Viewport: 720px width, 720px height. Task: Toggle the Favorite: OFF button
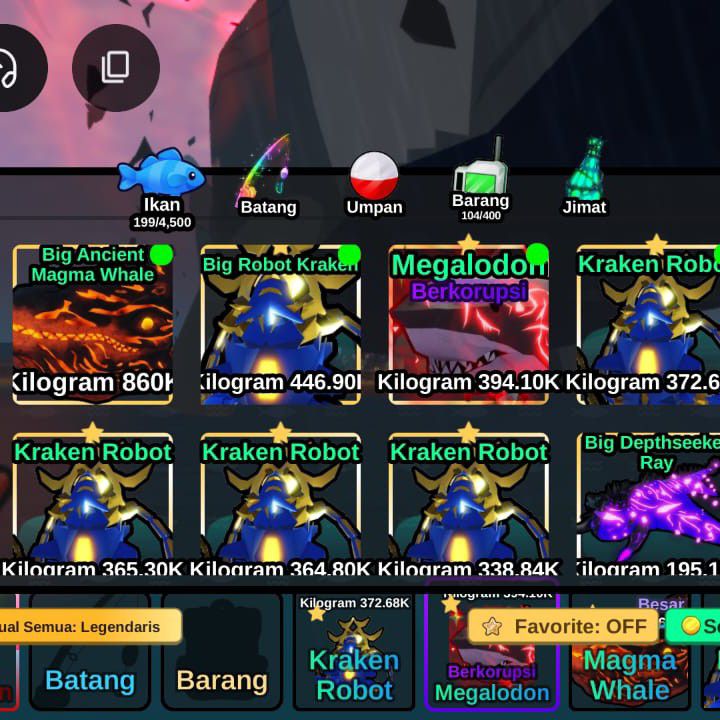565,627
